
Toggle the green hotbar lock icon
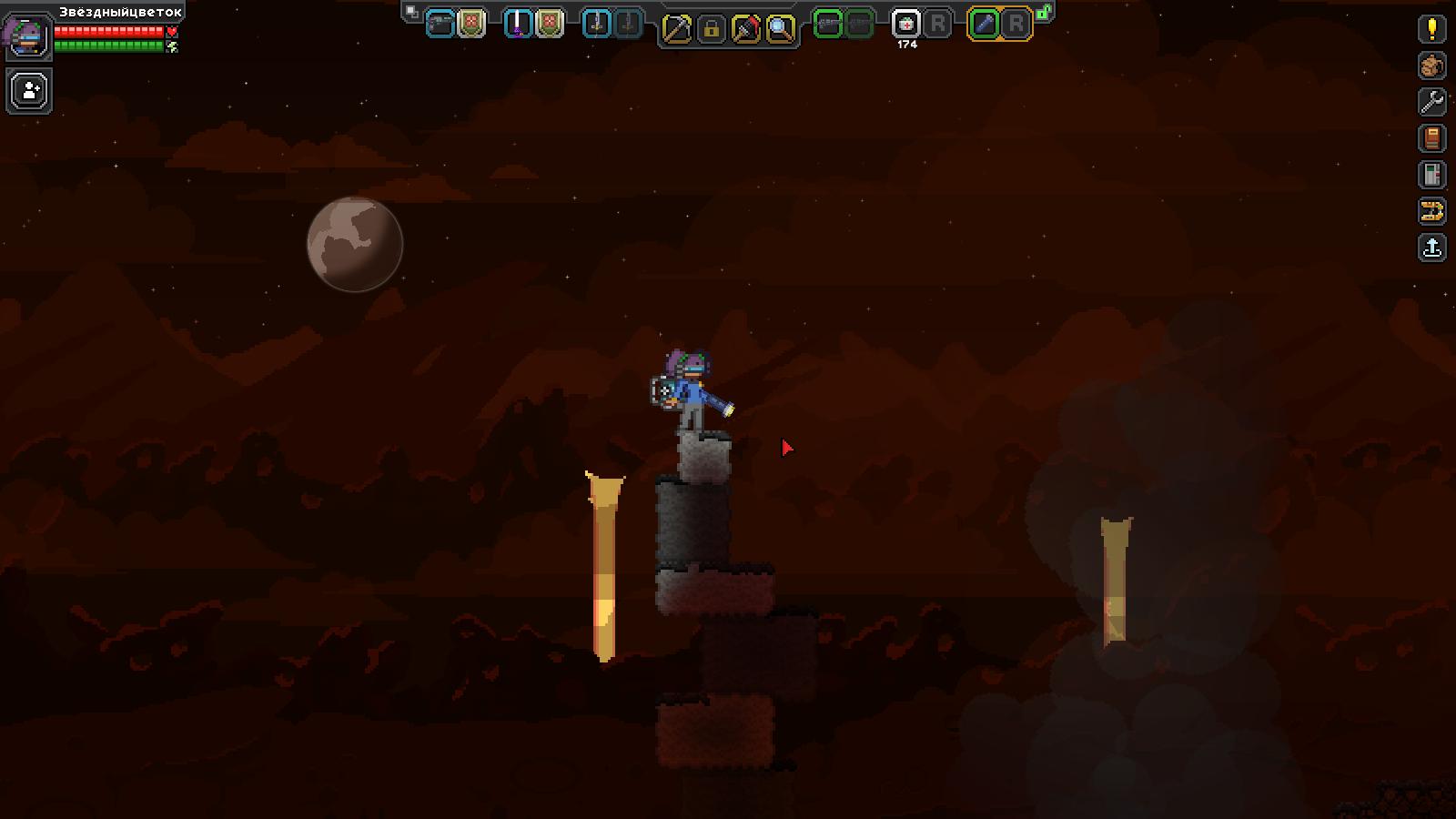(x=1045, y=12)
